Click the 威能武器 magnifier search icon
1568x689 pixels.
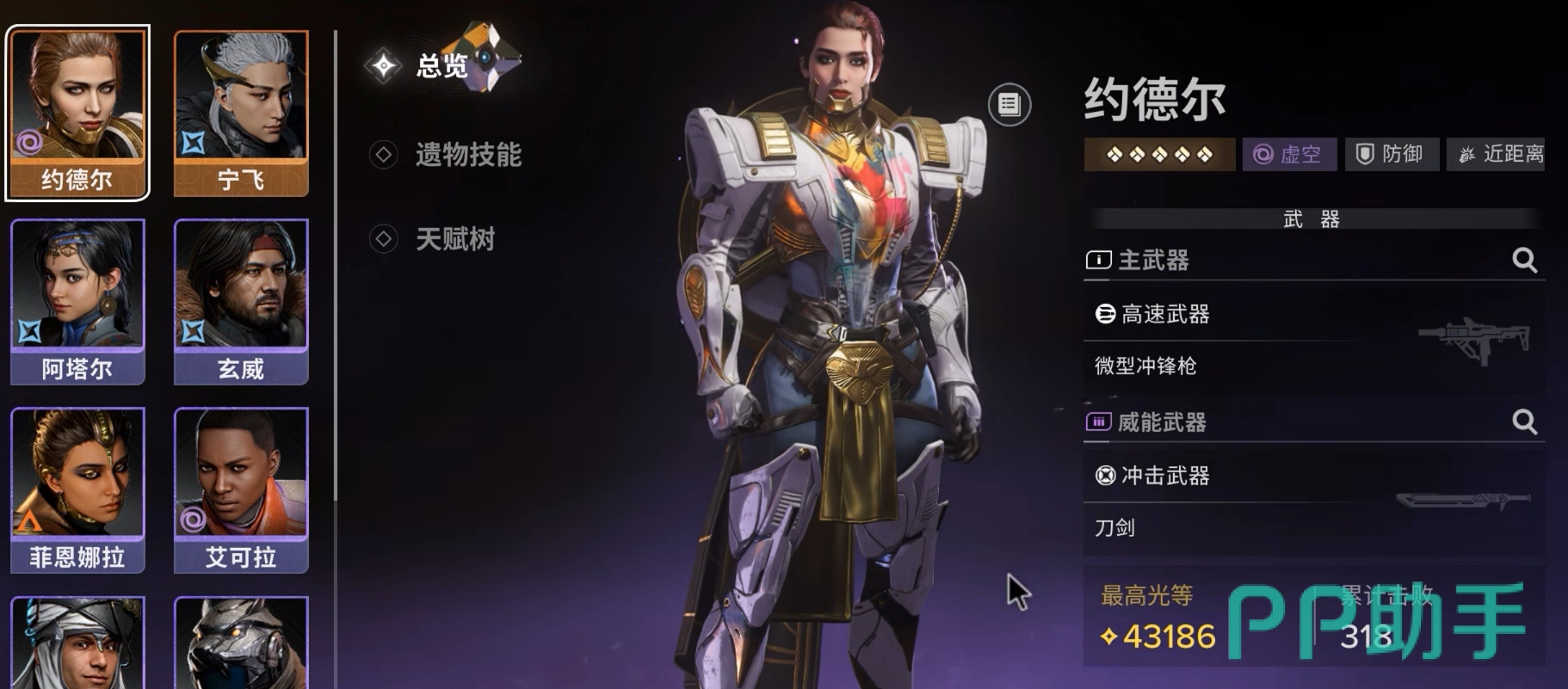1524,421
